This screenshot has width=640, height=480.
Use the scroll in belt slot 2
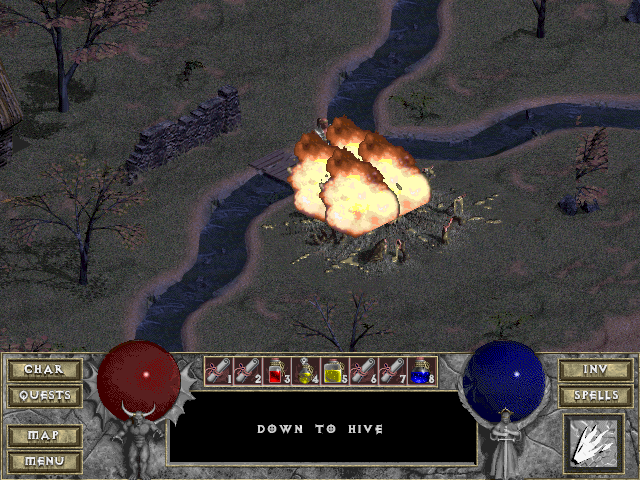tap(247, 372)
